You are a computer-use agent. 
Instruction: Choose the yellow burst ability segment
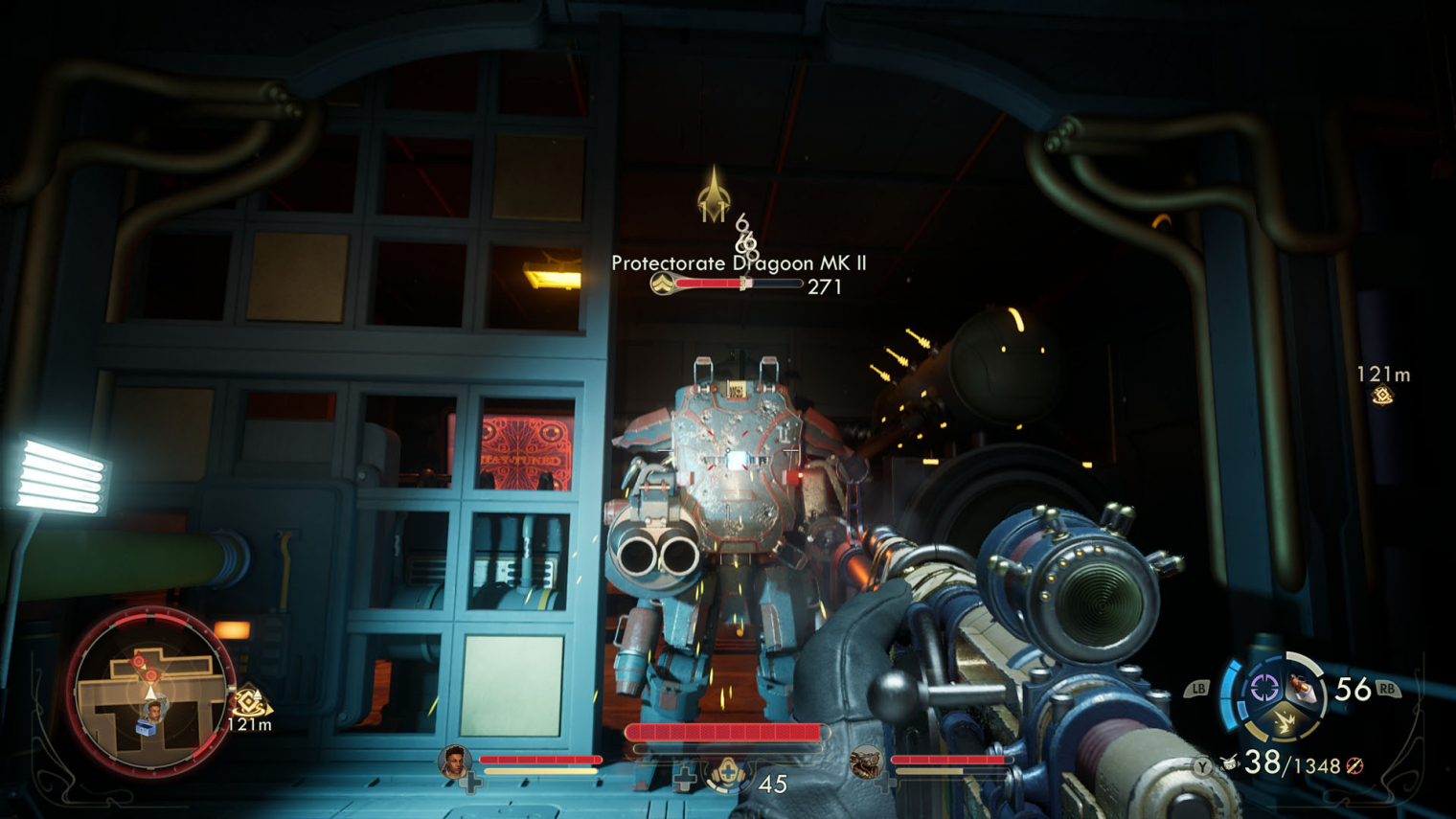pos(1284,723)
